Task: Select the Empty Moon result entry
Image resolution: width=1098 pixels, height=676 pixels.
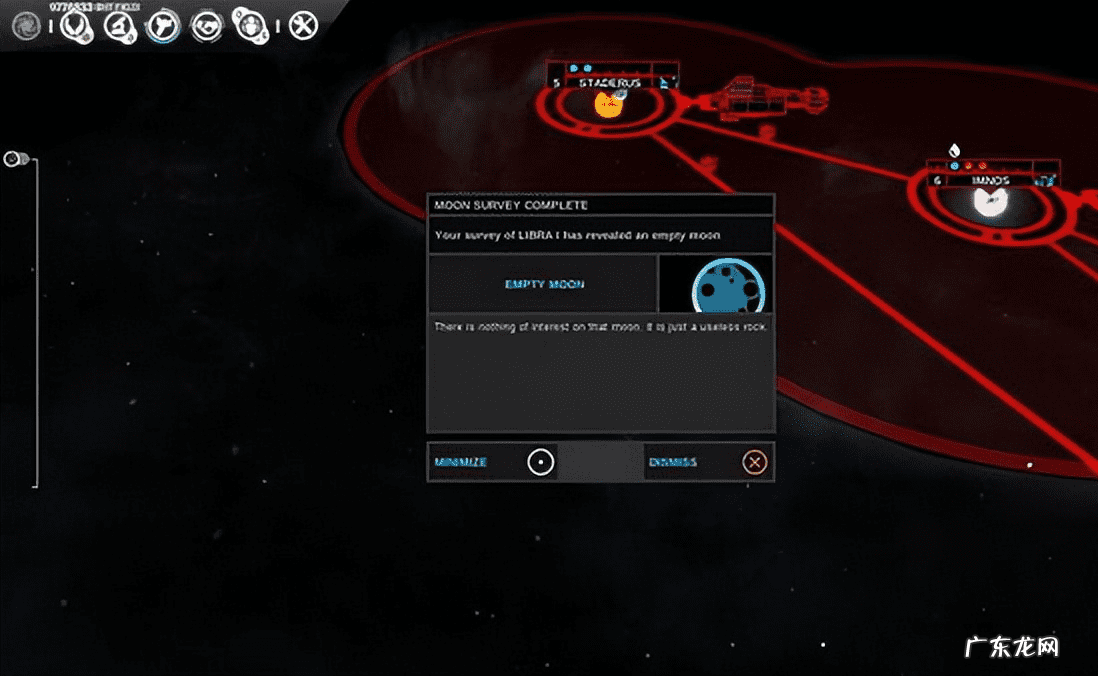Action: pyautogui.click(x=544, y=284)
